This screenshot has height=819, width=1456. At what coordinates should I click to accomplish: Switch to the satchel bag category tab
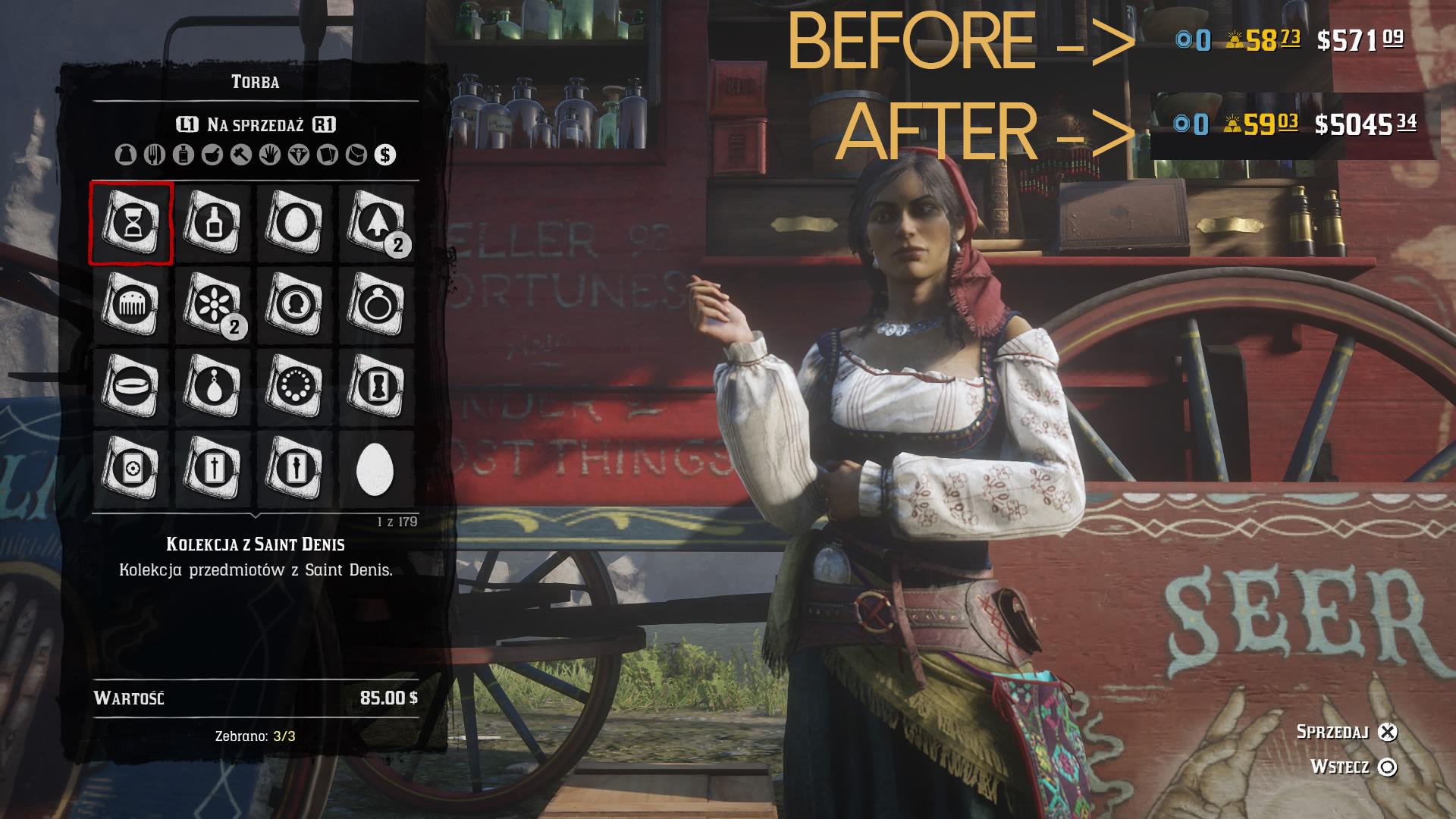pos(125,155)
